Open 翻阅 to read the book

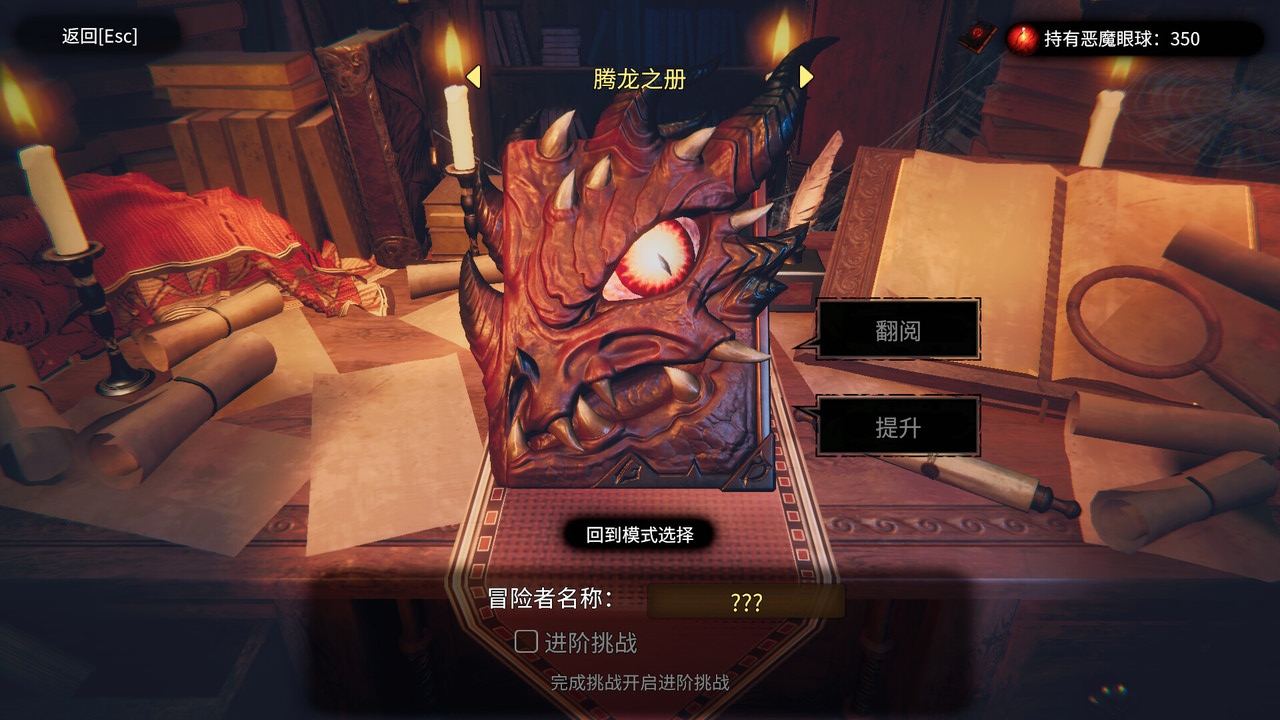pos(898,329)
